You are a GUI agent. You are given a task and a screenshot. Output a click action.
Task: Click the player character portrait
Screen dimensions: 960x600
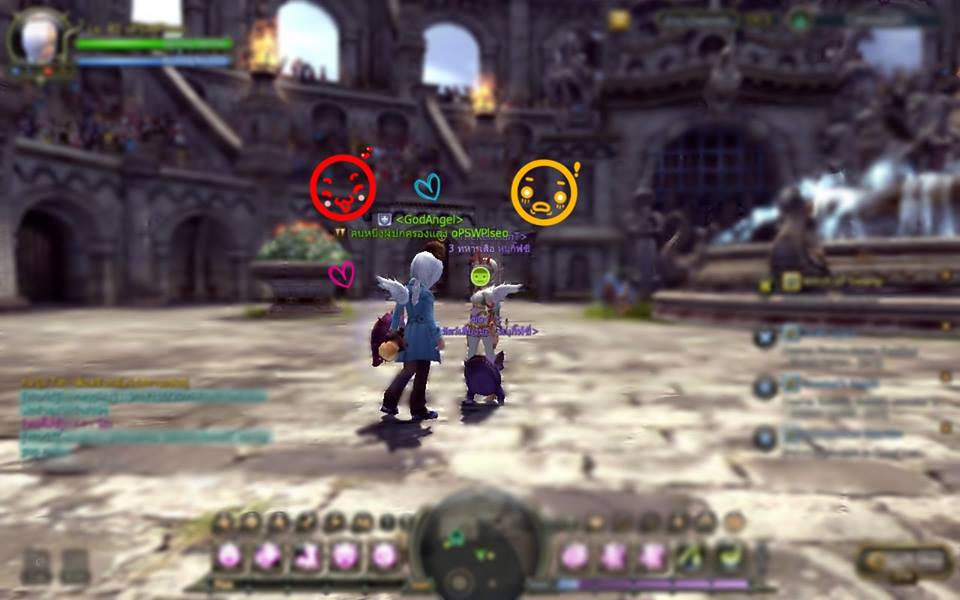click(x=39, y=40)
